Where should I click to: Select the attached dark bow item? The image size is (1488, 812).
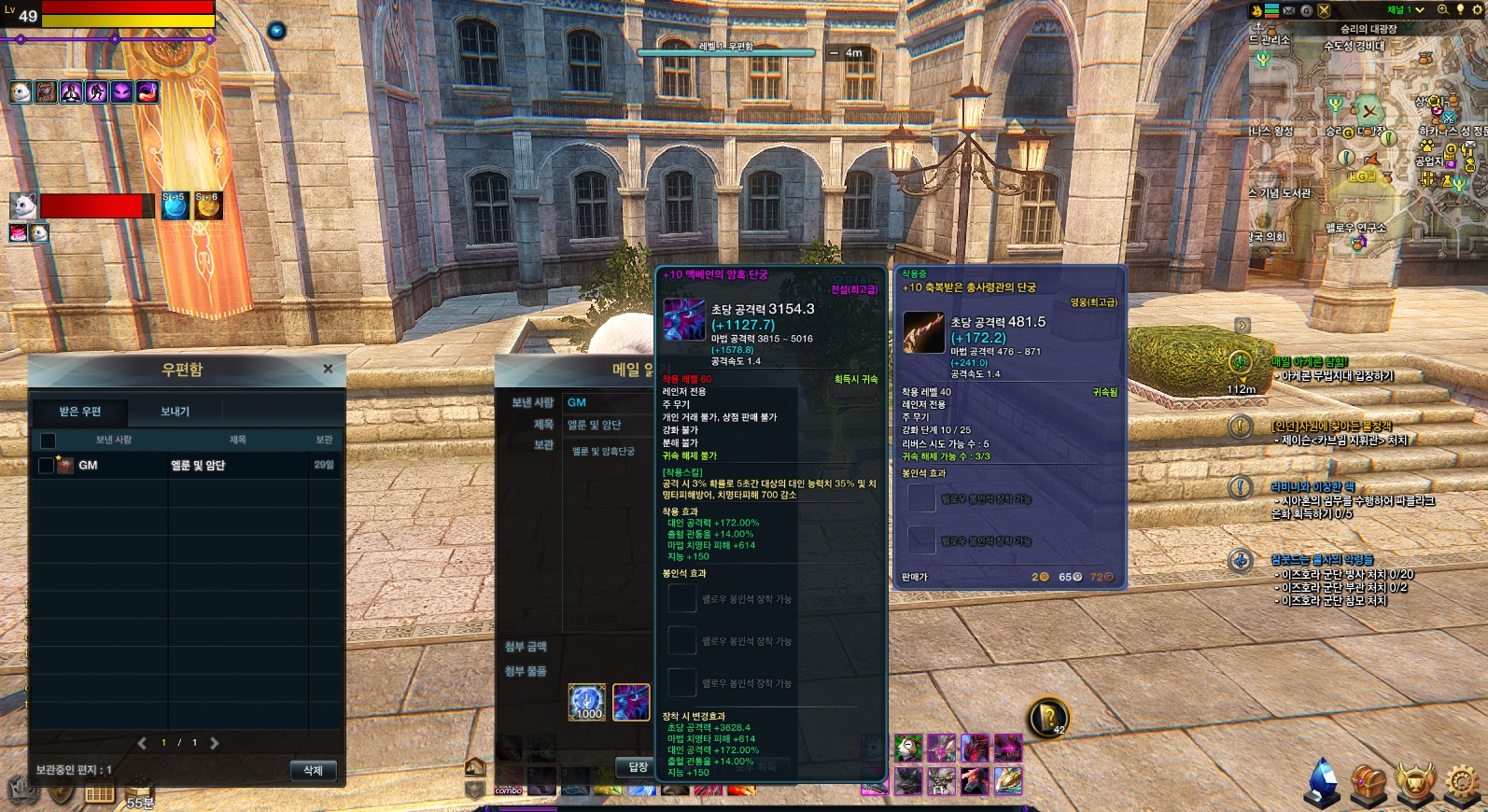click(x=631, y=702)
